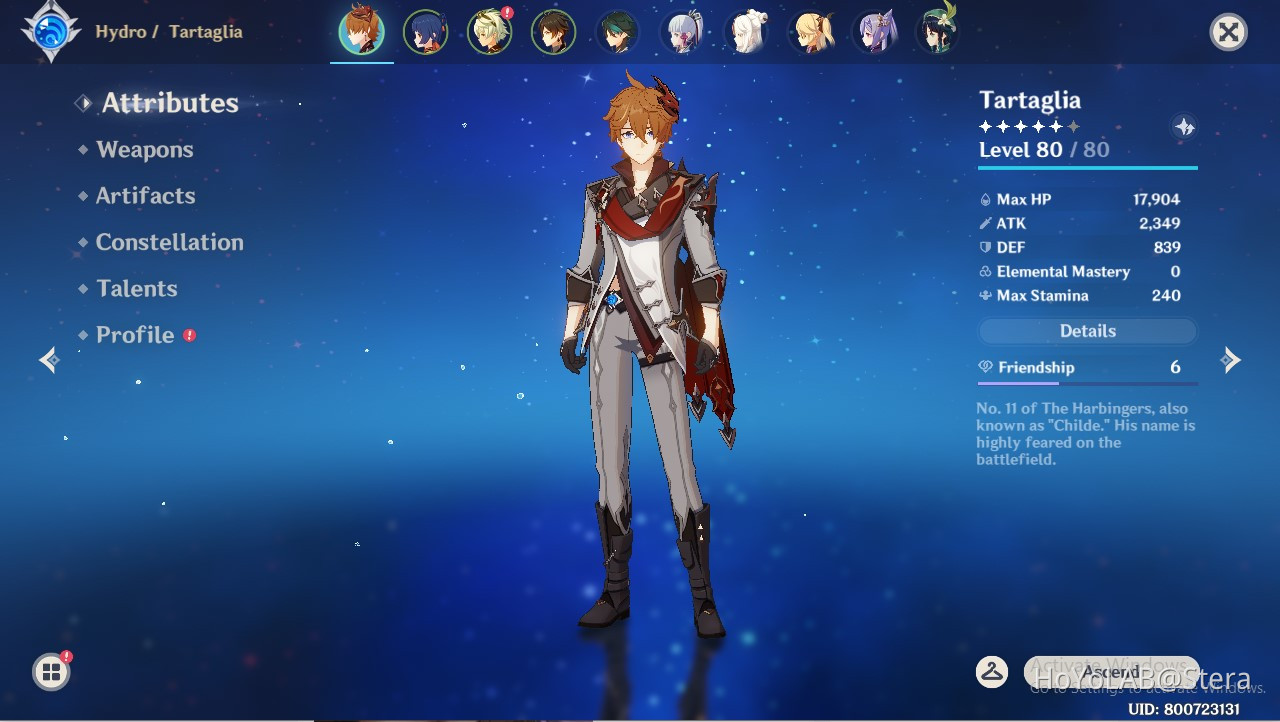The height and width of the screenshot is (722, 1280).
Task: Select Albedo's portrait with the red notification
Action: point(489,31)
